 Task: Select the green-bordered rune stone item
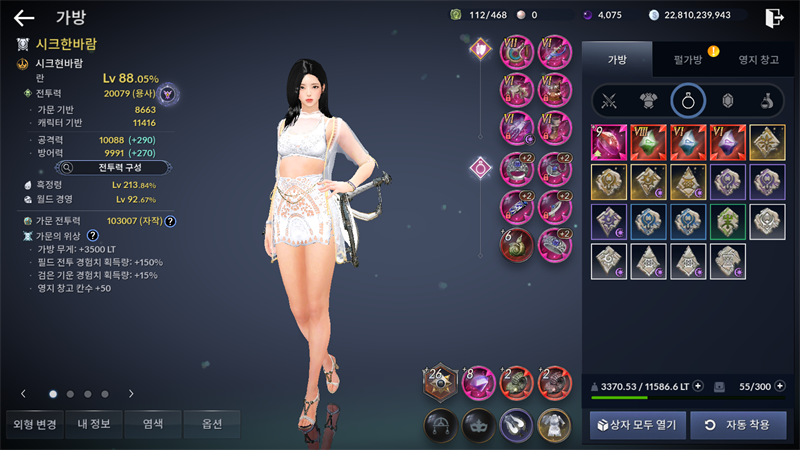click(727, 221)
